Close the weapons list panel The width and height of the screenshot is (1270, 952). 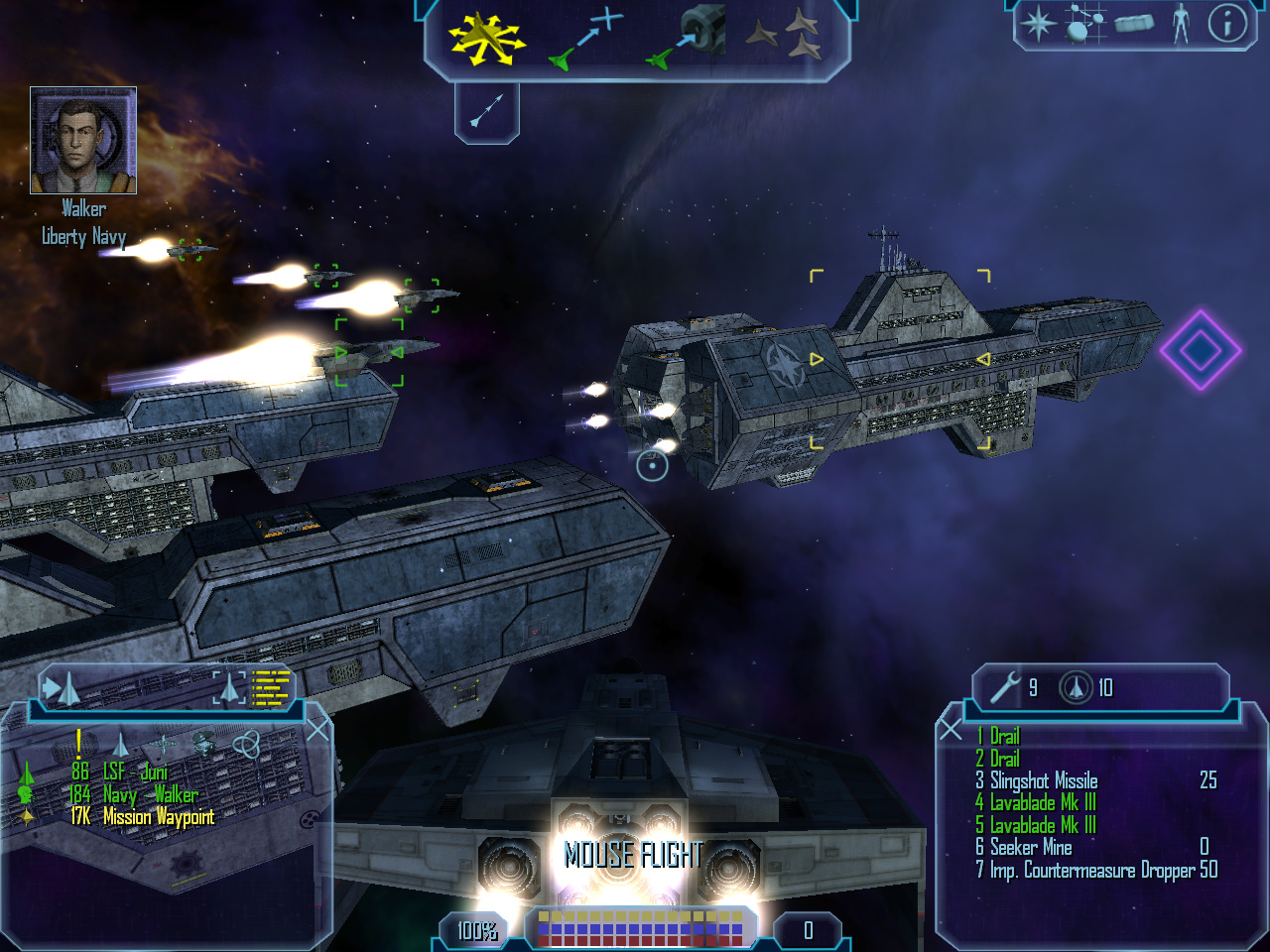tap(950, 730)
